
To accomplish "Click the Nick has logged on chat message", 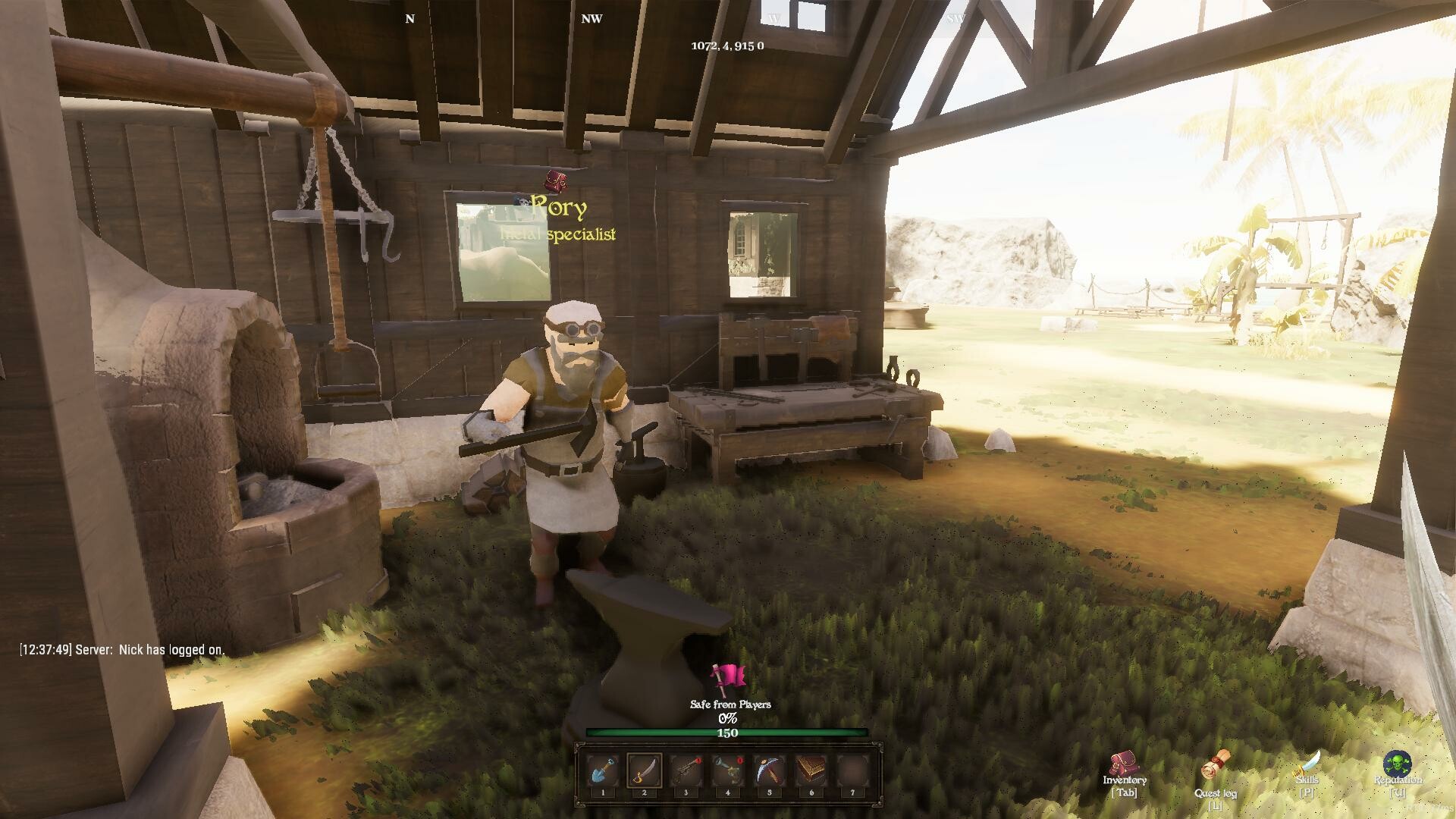I will (x=121, y=649).
